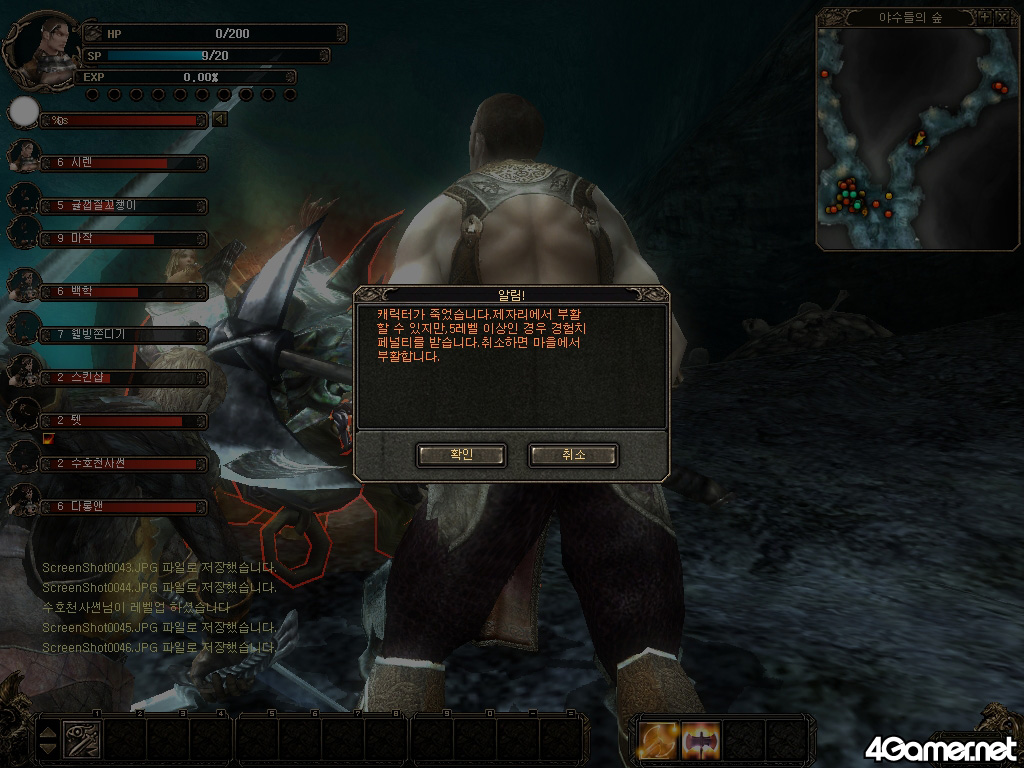Cancel with the 취소 button
The width and height of the screenshot is (1024, 768).
573,455
